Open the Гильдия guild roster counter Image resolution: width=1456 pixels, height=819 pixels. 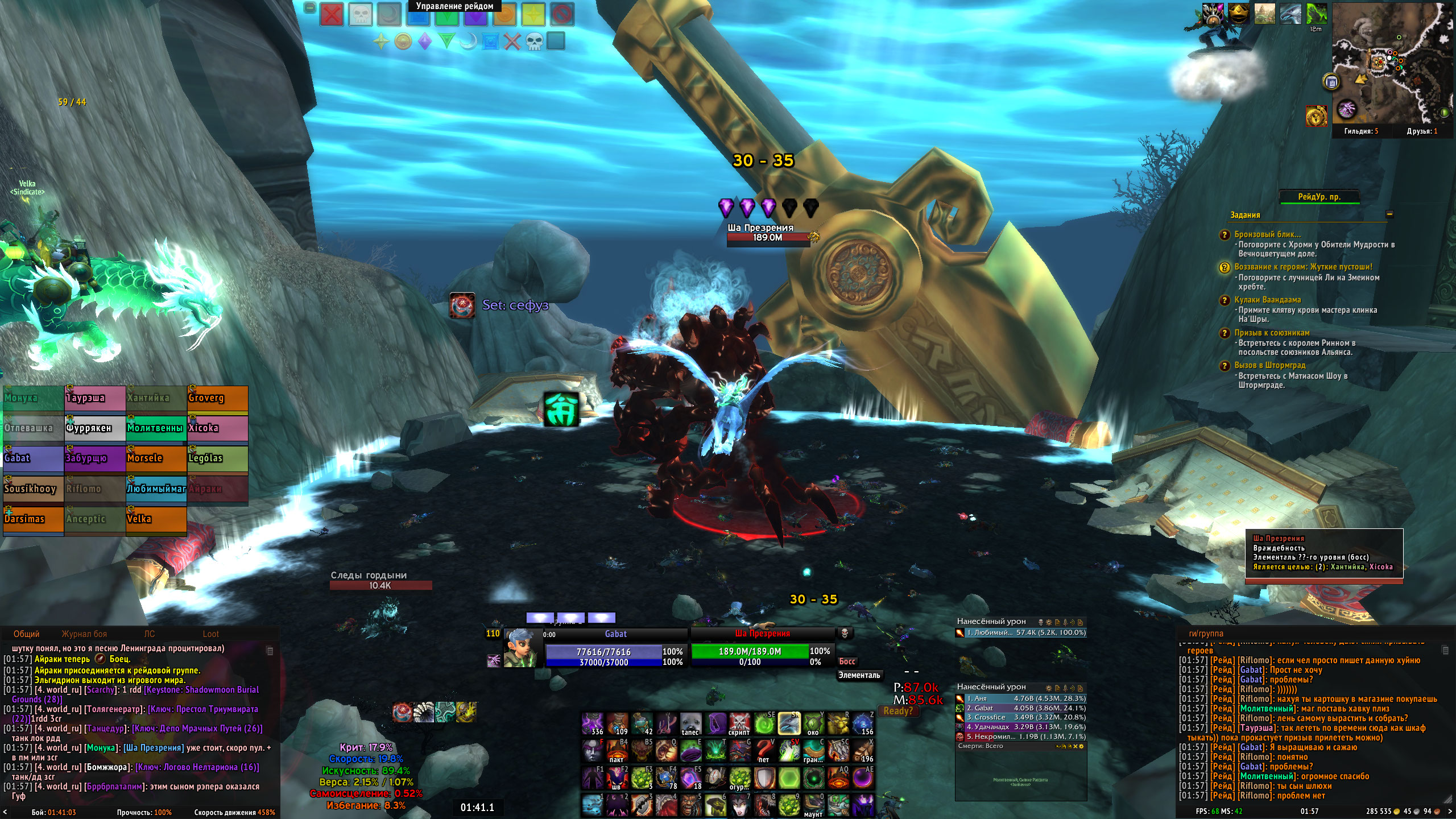click(1361, 131)
